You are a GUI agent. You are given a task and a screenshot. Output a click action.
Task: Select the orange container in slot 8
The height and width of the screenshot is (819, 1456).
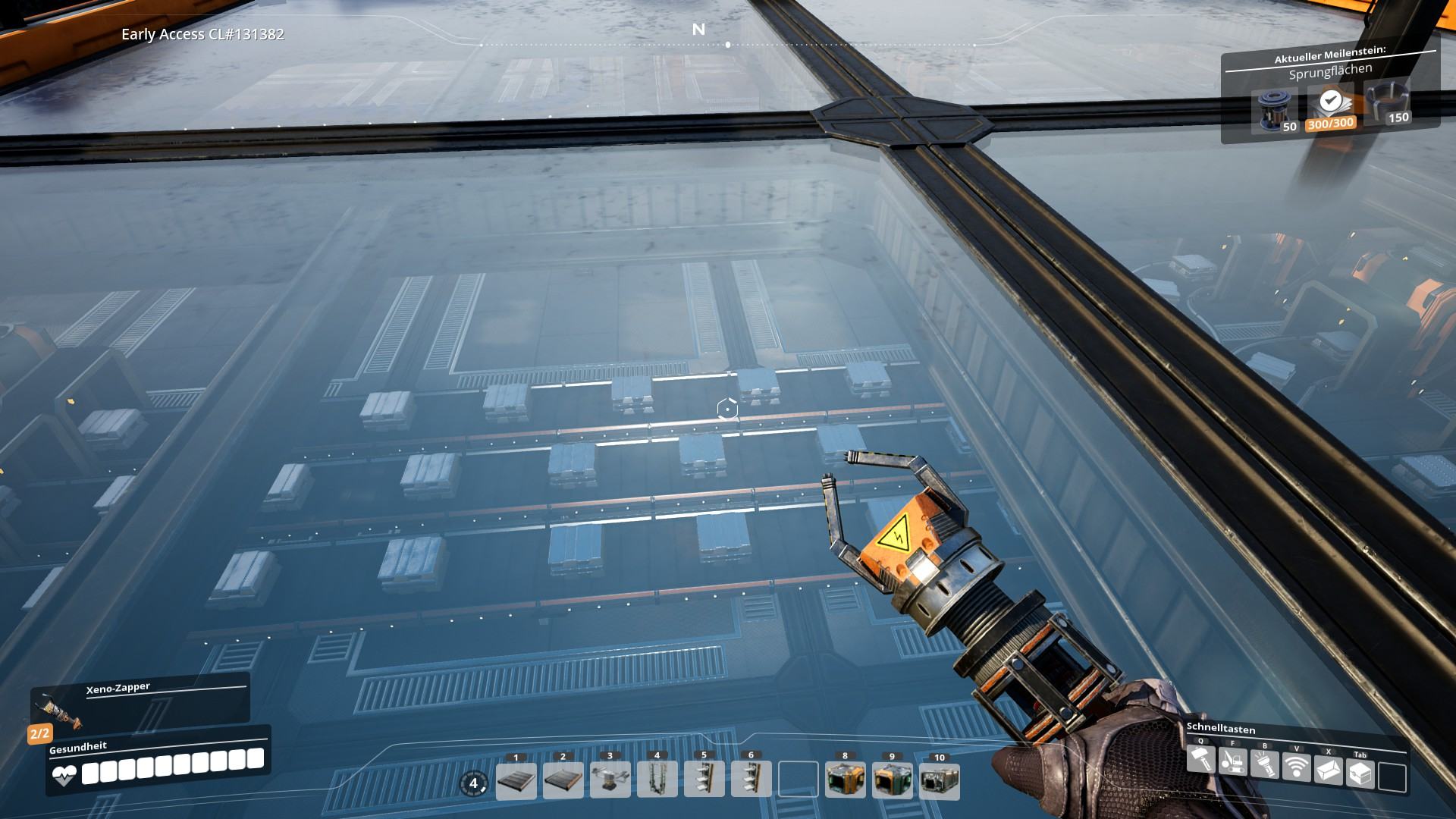tap(846, 781)
